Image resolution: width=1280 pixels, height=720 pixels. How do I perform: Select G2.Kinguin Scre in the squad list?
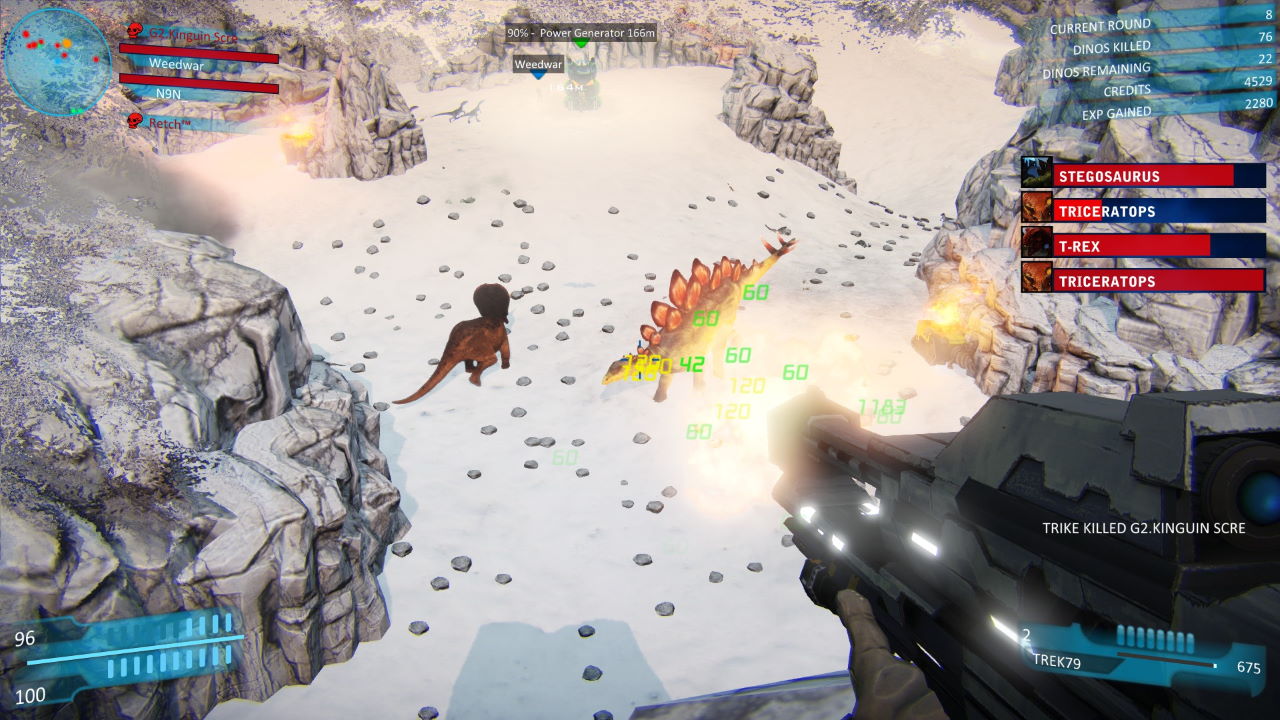pyautogui.click(x=193, y=34)
